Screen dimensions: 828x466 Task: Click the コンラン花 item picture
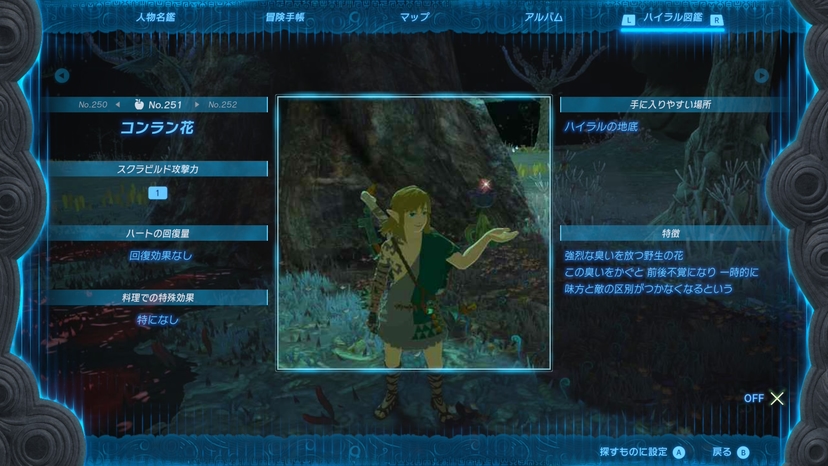(x=413, y=233)
